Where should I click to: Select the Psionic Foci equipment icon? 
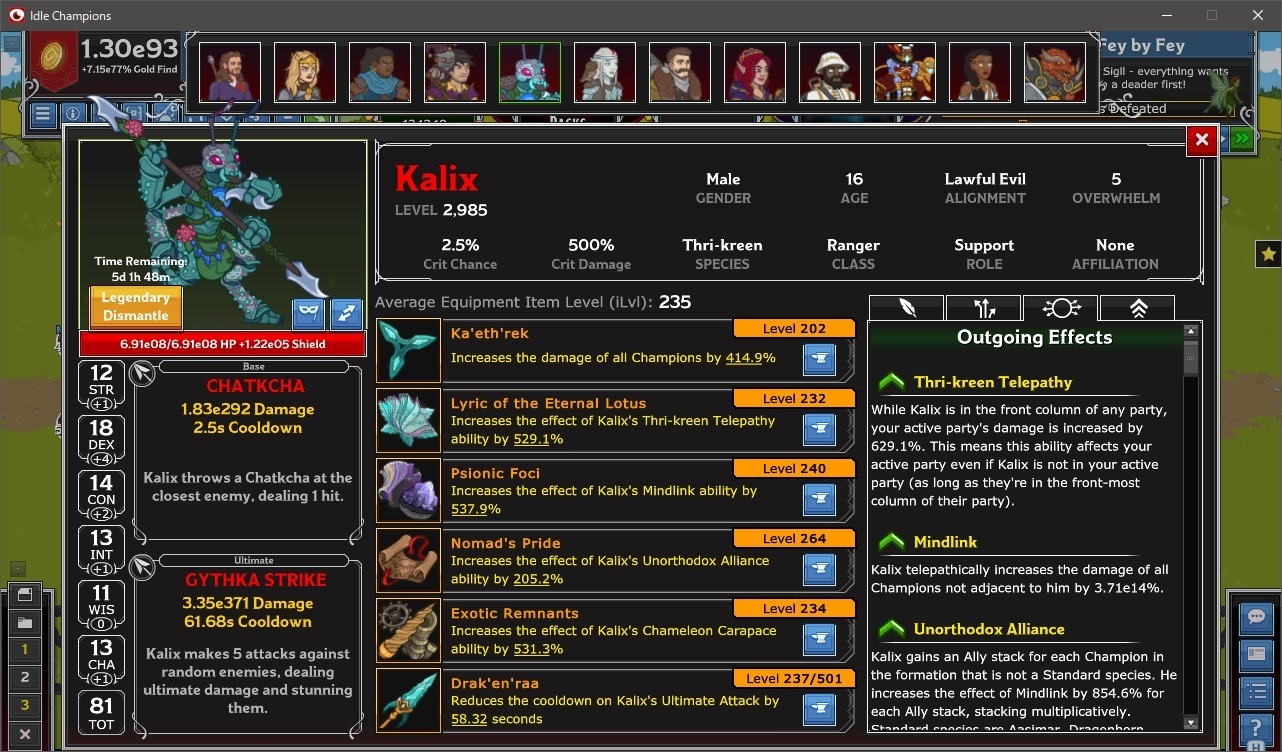(408, 490)
